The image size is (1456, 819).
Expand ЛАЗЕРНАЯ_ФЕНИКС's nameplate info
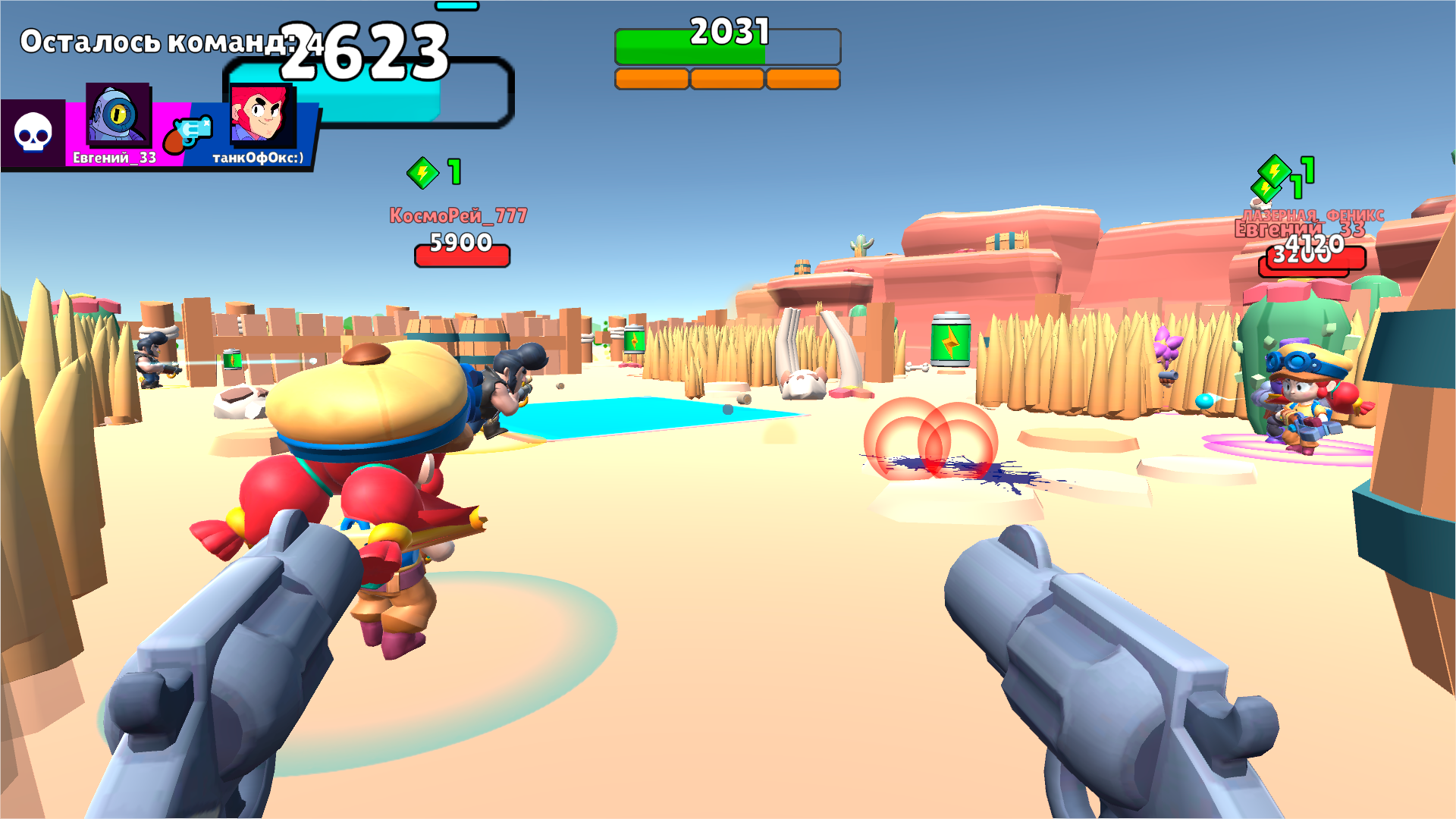click(x=1312, y=215)
